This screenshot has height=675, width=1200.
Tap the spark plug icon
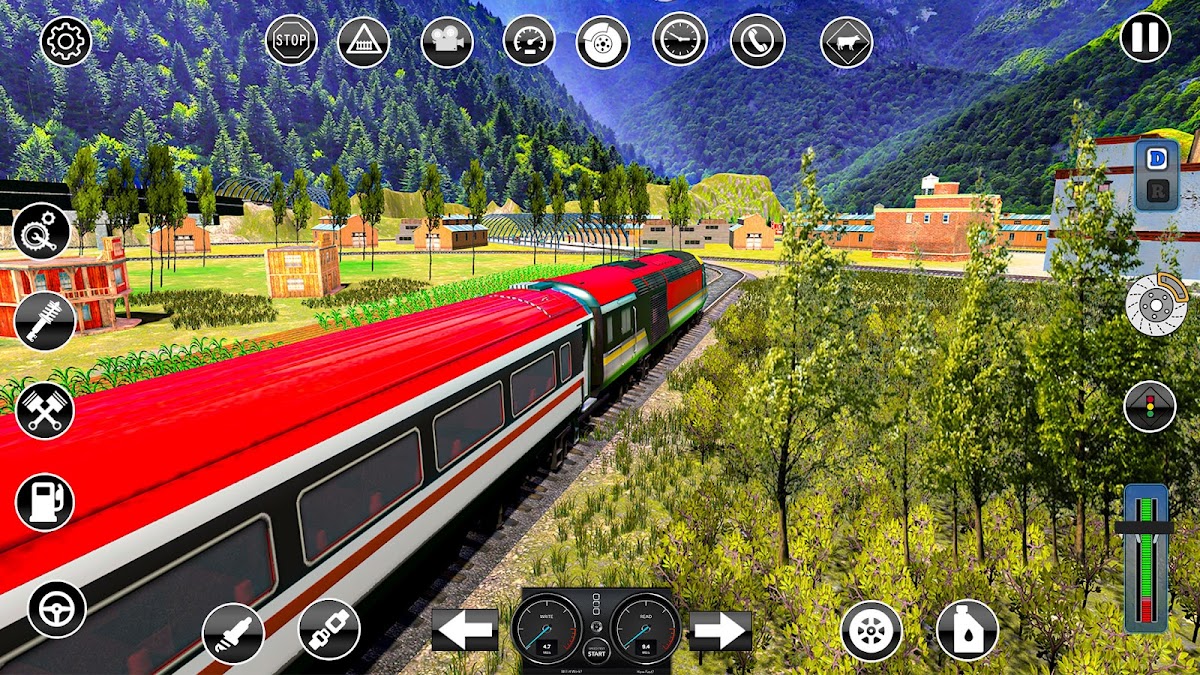[x=233, y=634]
